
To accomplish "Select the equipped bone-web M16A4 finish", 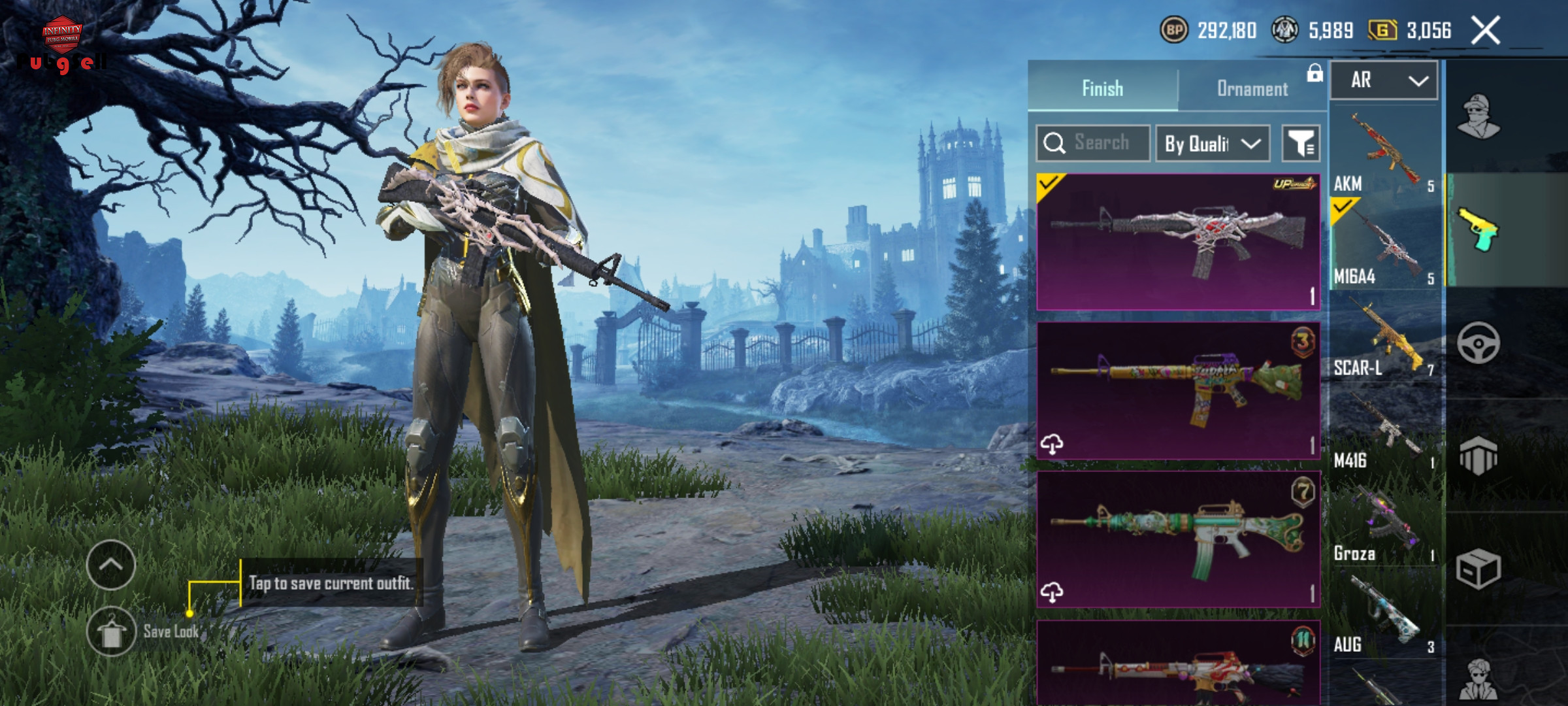I will [1178, 241].
